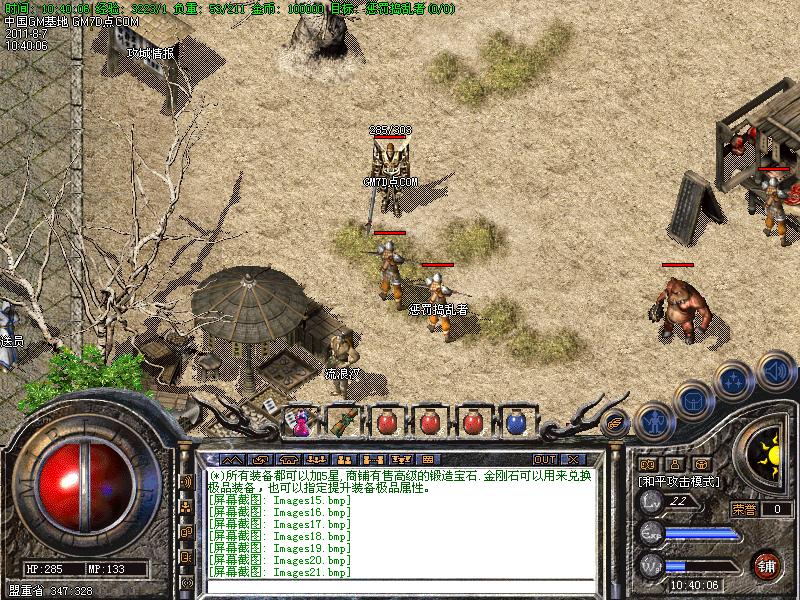Click the map-like icon above attack mode

pos(649,464)
